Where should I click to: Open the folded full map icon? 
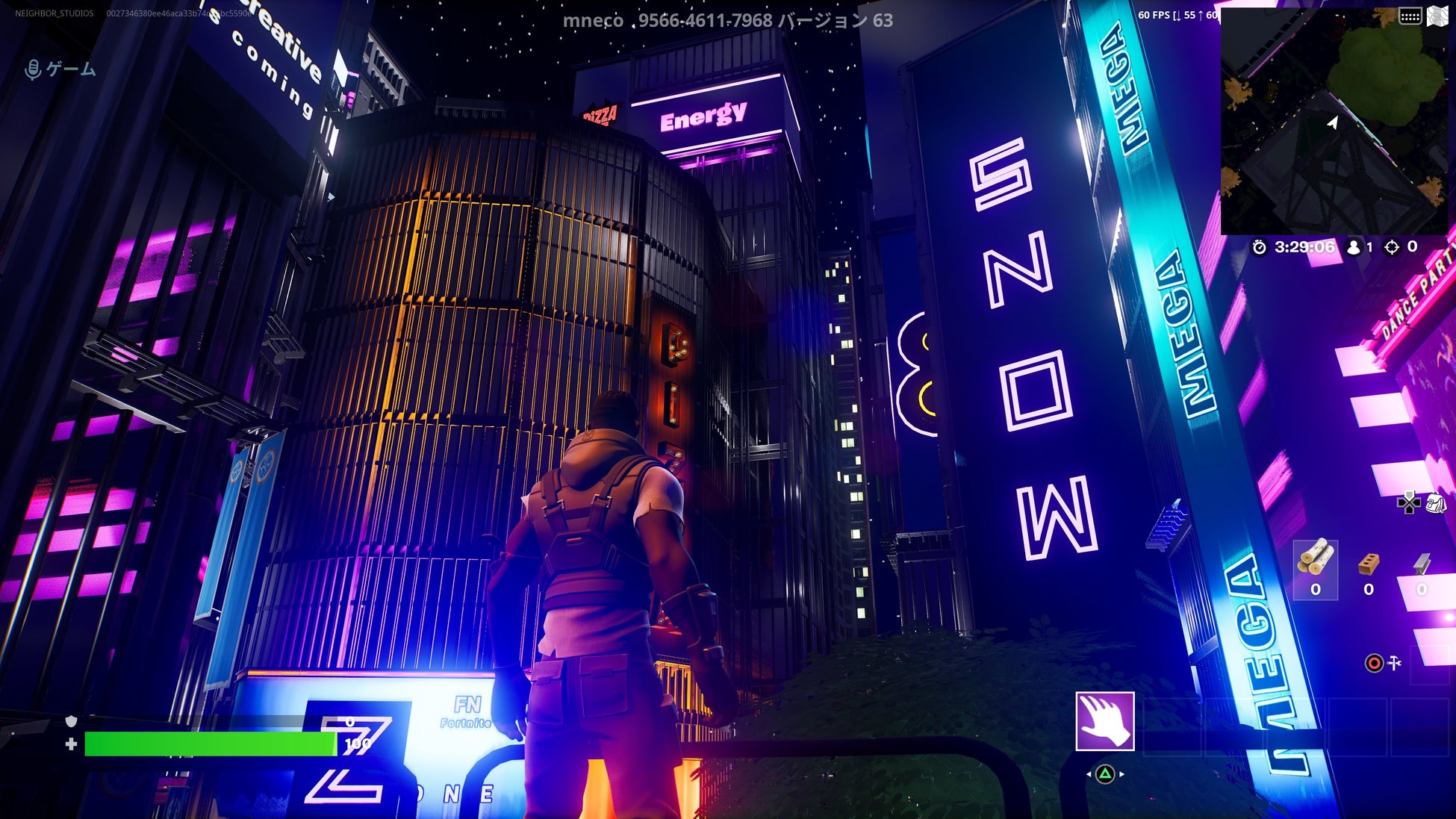(x=1437, y=16)
